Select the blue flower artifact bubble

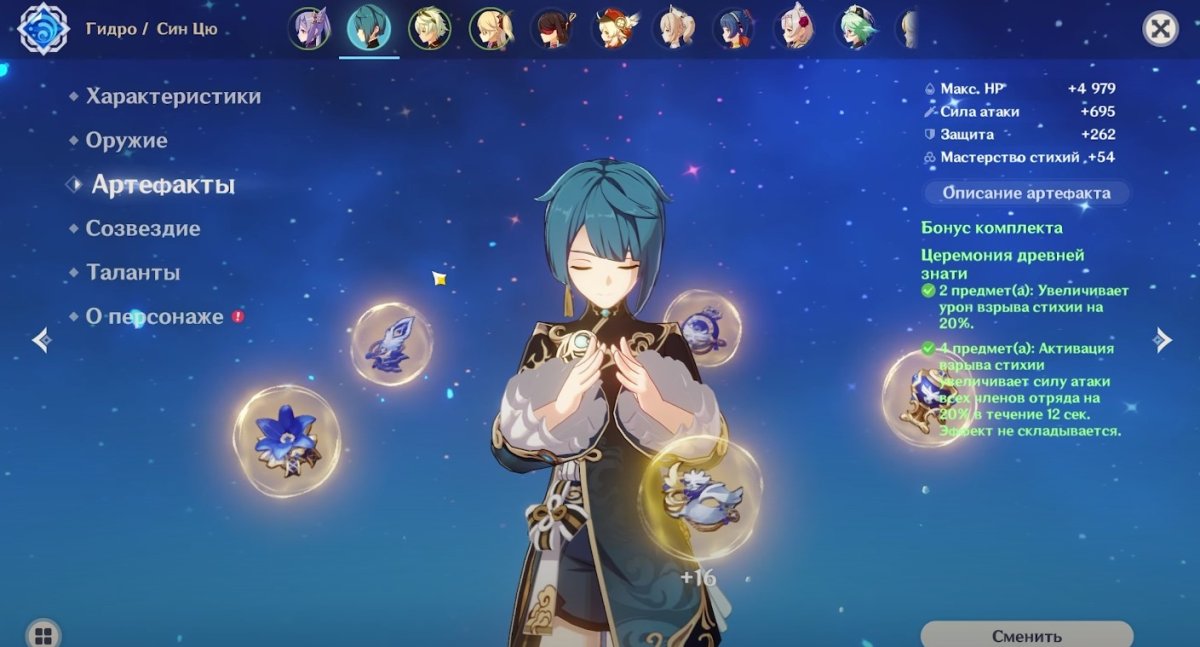pos(287,441)
